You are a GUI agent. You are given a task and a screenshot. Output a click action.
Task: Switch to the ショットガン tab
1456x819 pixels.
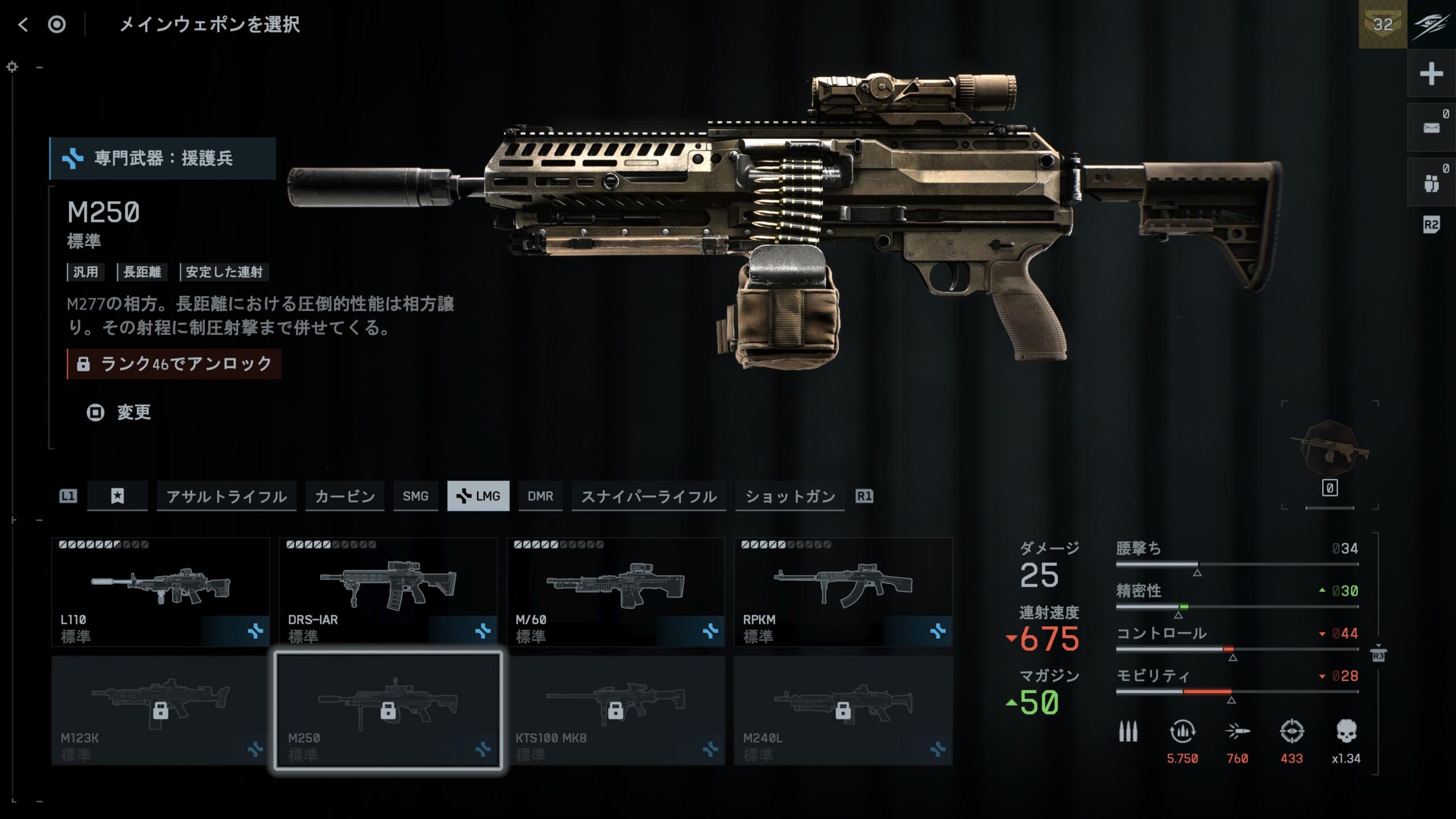pyautogui.click(x=790, y=496)
